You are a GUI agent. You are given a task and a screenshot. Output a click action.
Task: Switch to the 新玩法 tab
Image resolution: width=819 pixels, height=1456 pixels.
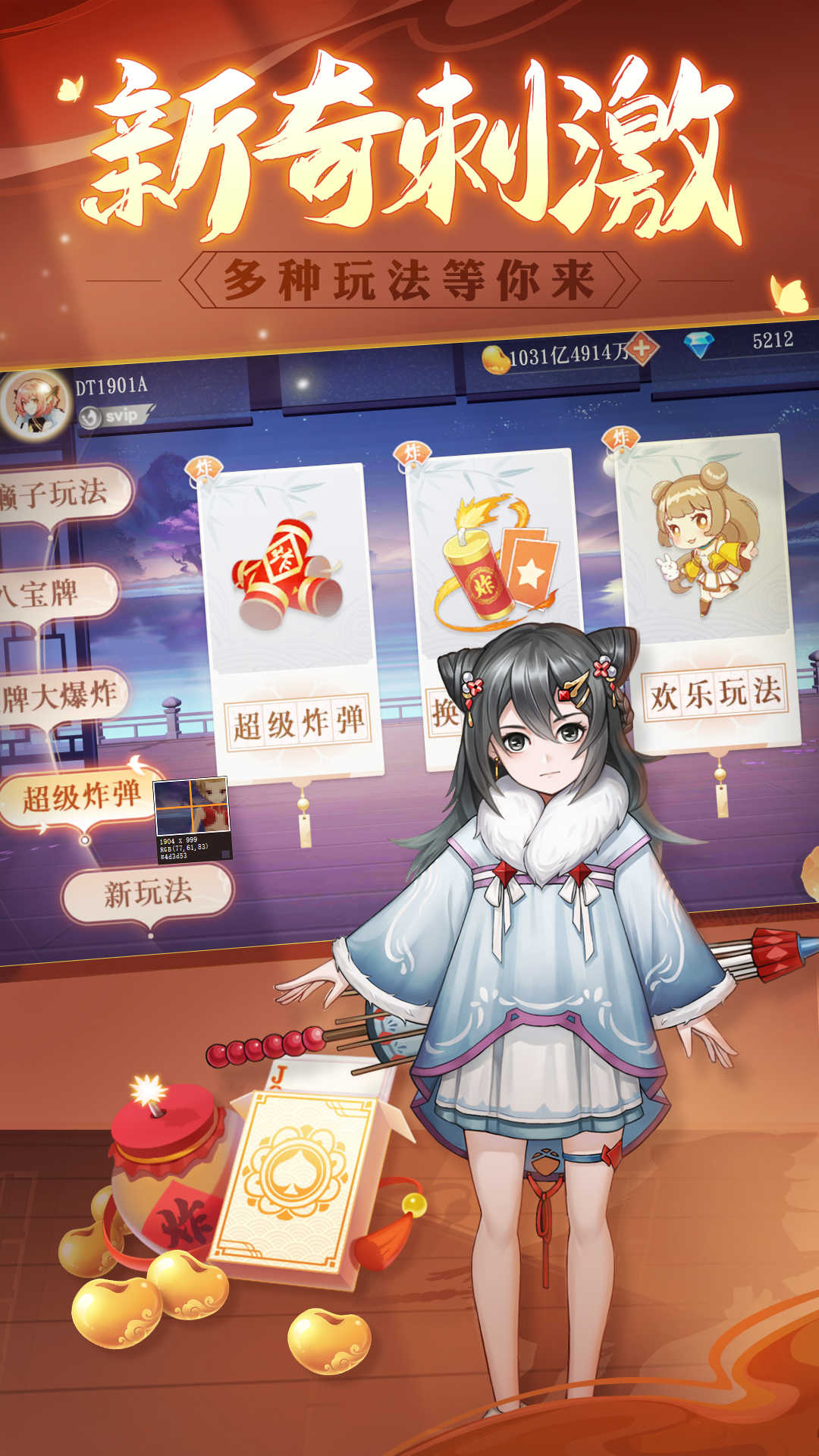point(148,893)
